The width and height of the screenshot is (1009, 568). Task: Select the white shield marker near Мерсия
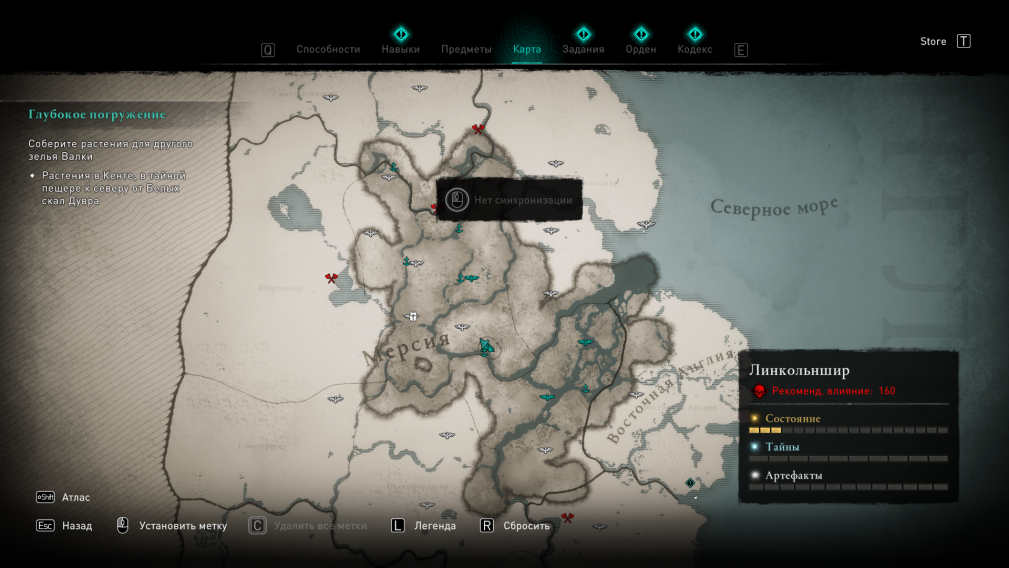pyautogui.click(x=412, y=317)
